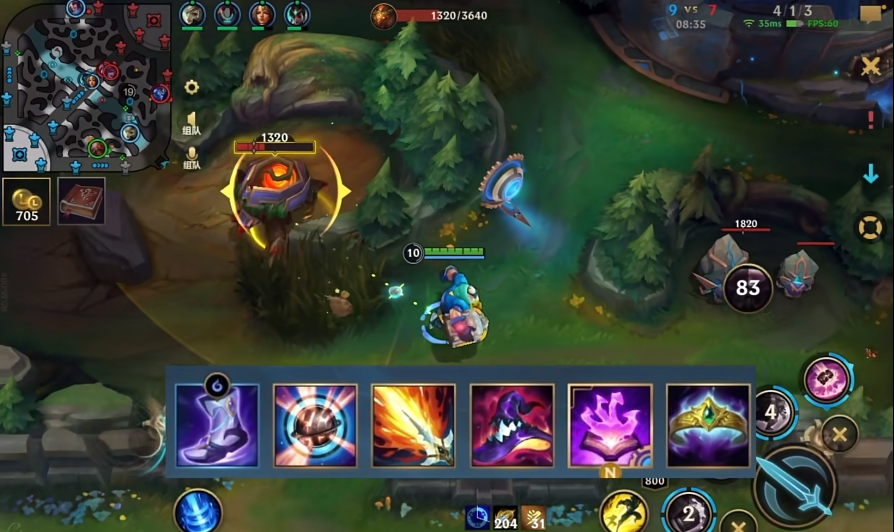Choose the purple wizard hat item
The width and height of the screenshot is (894, 532).
point(512,426)
